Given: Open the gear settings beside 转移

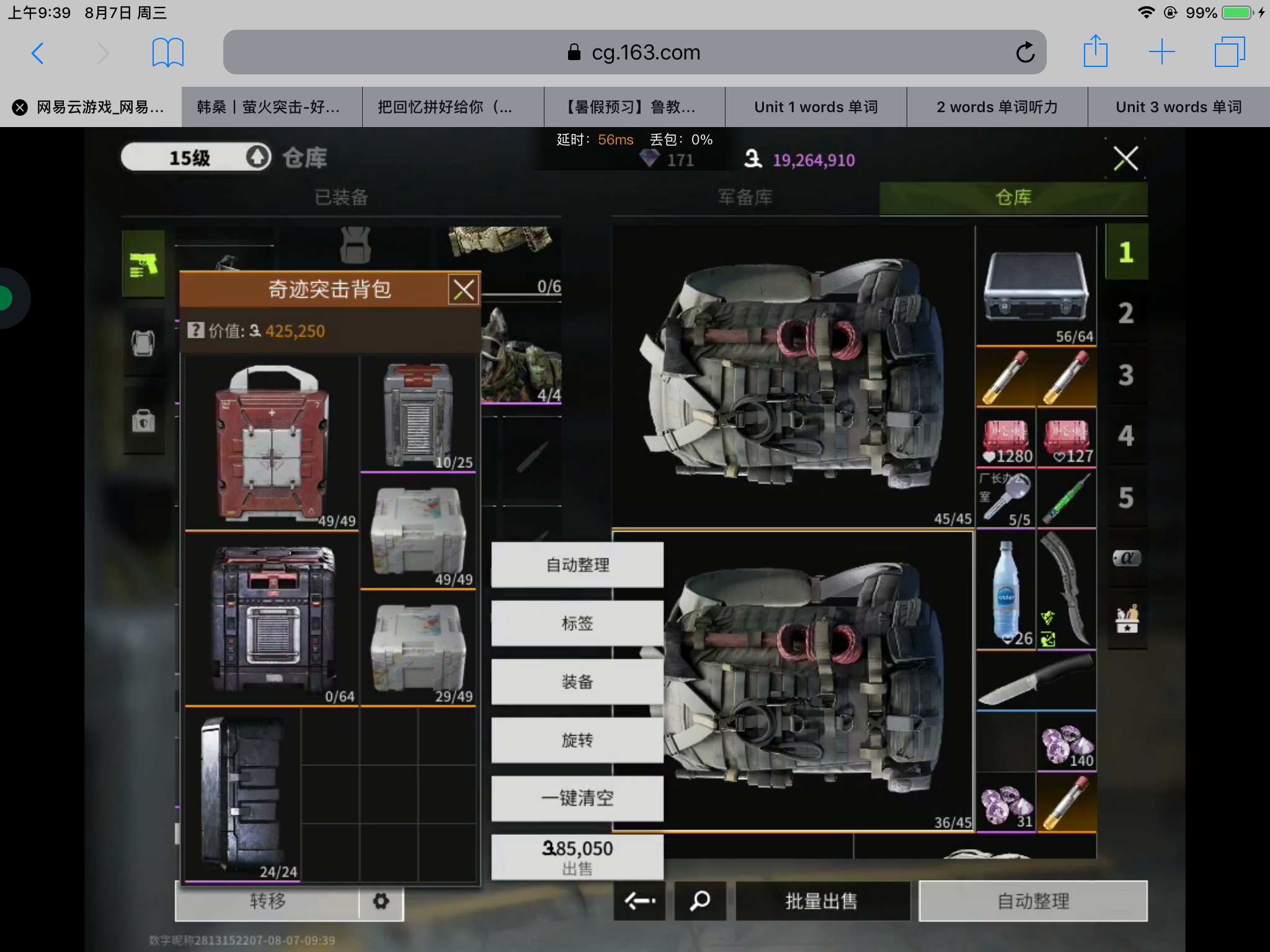Looking at the screenshot, I should click(x=381, y=901).
